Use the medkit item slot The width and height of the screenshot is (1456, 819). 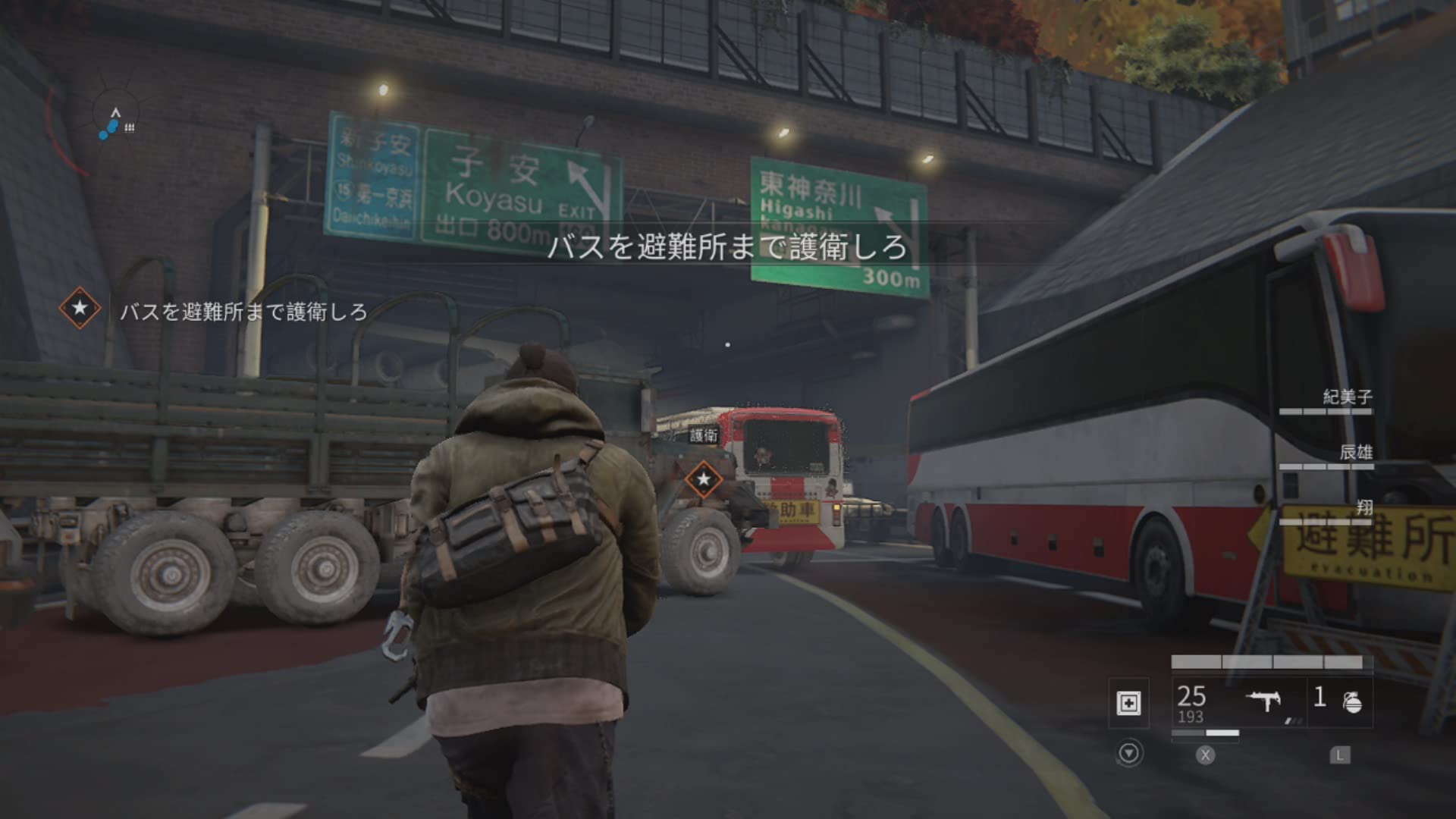pos(1128,703)
